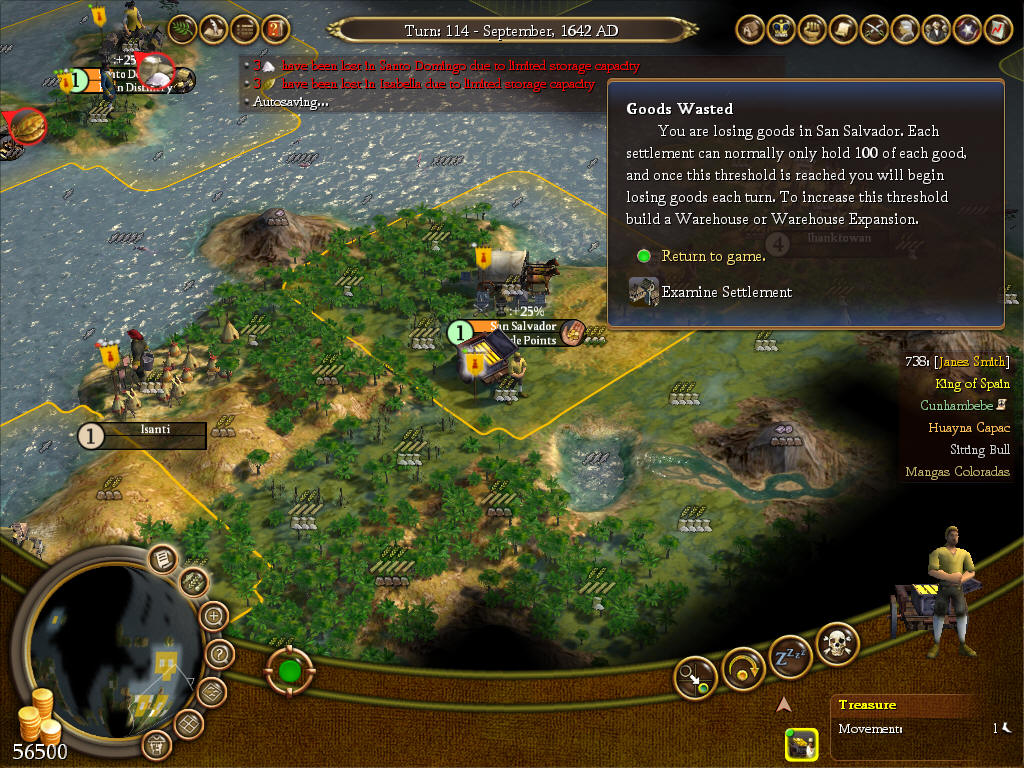Open the minimap's question mark button
The height and width of the screenshot is (768, 1024).
pyautogui.click(x=220, y=655)
